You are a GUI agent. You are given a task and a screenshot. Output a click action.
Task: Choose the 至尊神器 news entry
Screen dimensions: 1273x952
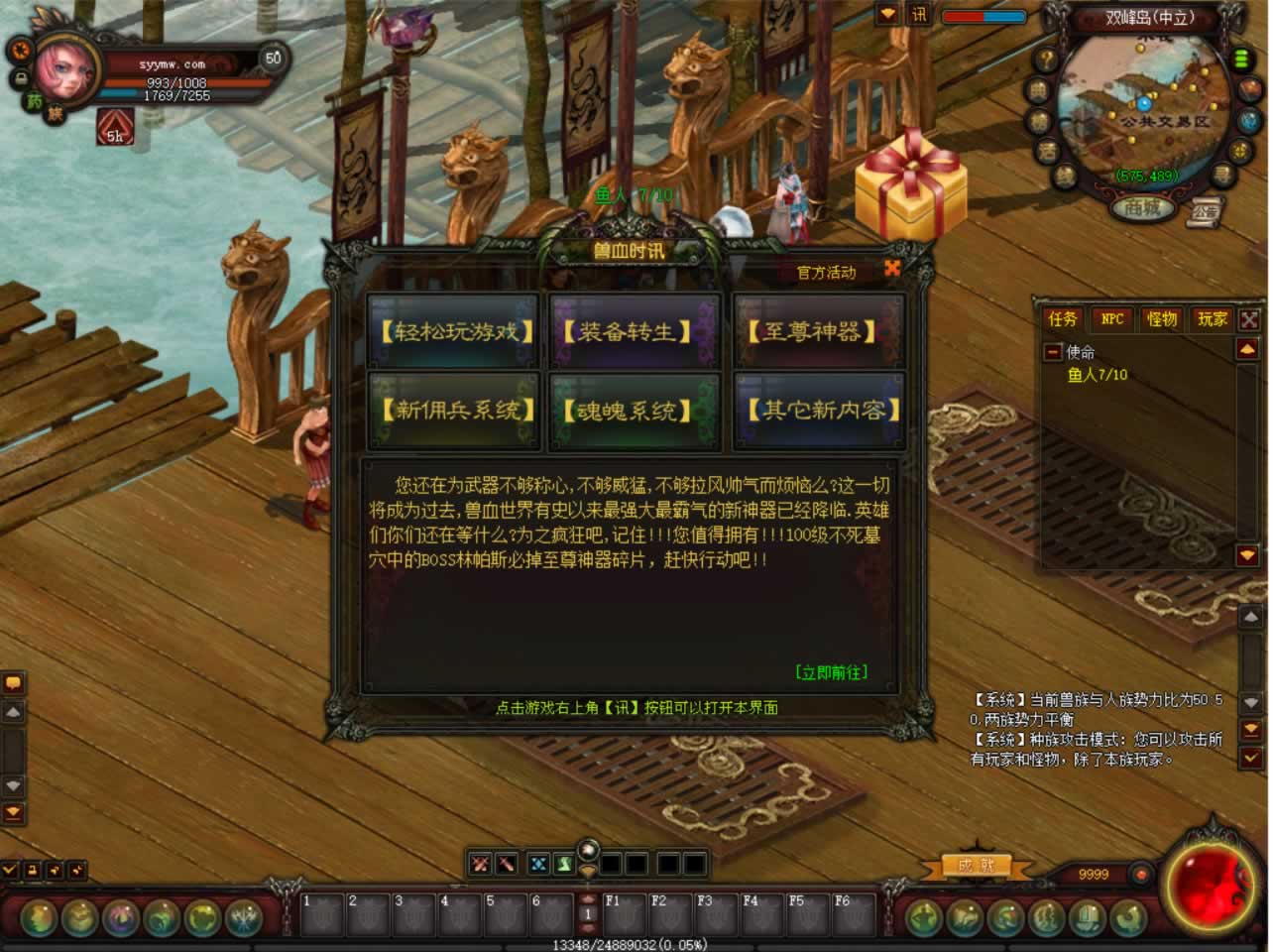tap(818, 331)
